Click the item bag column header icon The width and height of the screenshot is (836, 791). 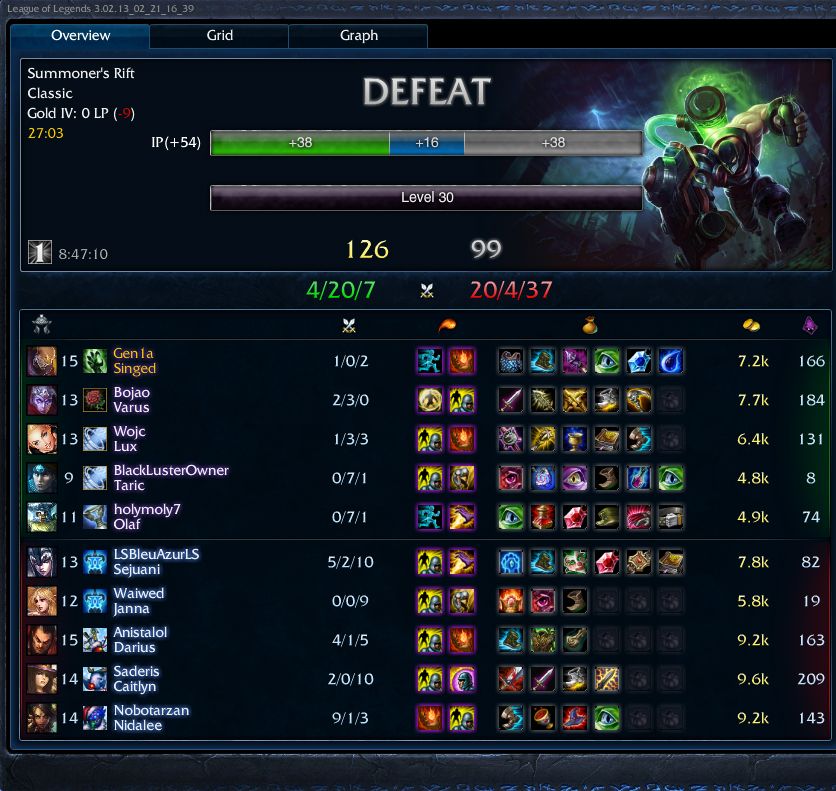[x=591, y=324]
